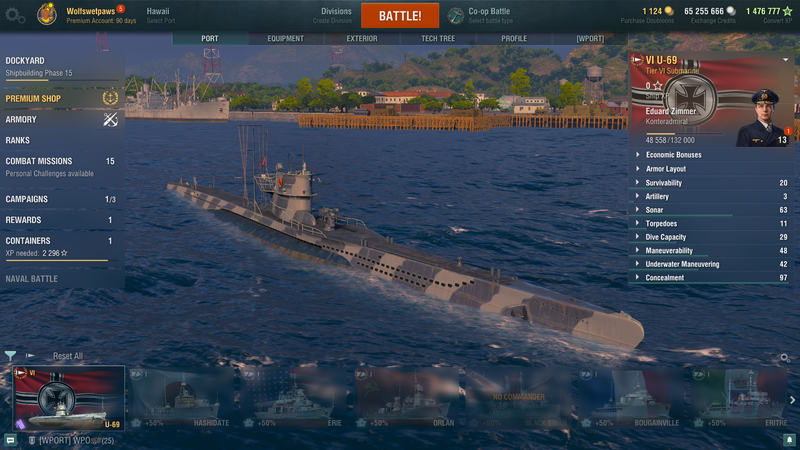Start the battle with the BATTLE! button
This screenshot has width=800, height=450.
[x=400, y=16]
